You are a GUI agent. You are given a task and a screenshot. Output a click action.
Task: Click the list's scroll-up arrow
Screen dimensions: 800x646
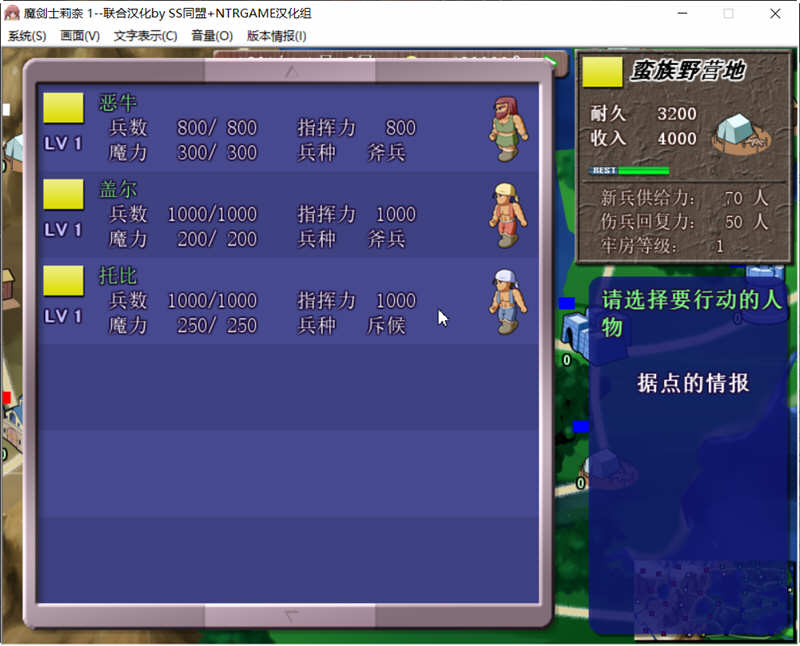[291, 71]
